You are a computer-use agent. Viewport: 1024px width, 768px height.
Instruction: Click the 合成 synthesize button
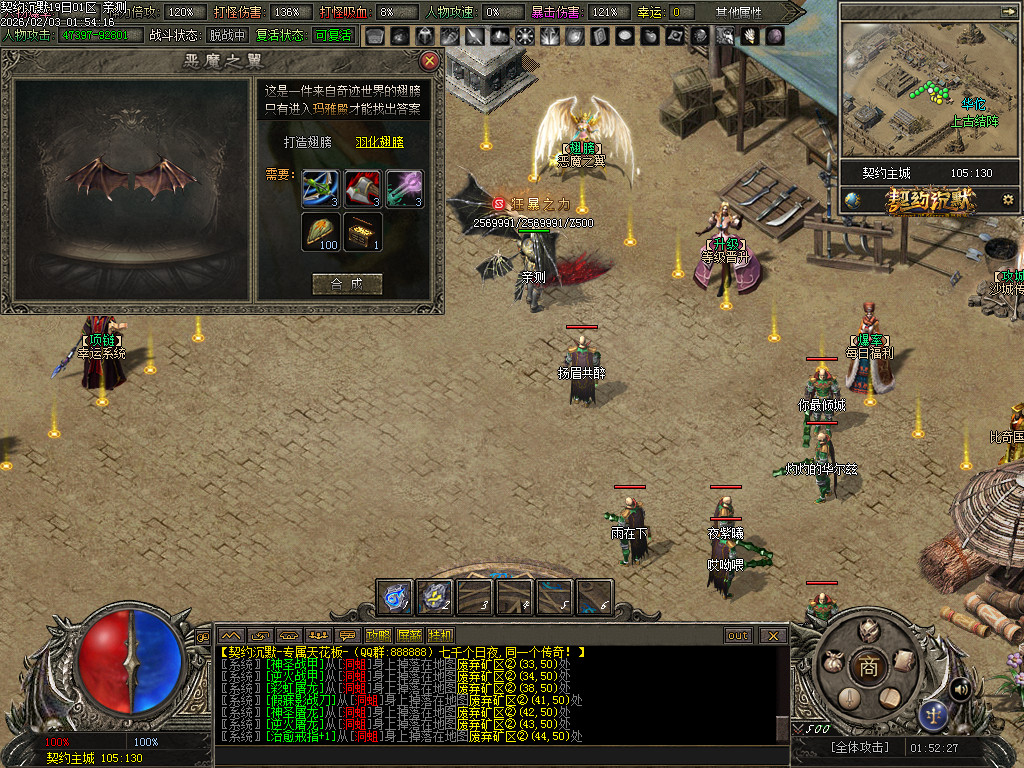(347, 284)
